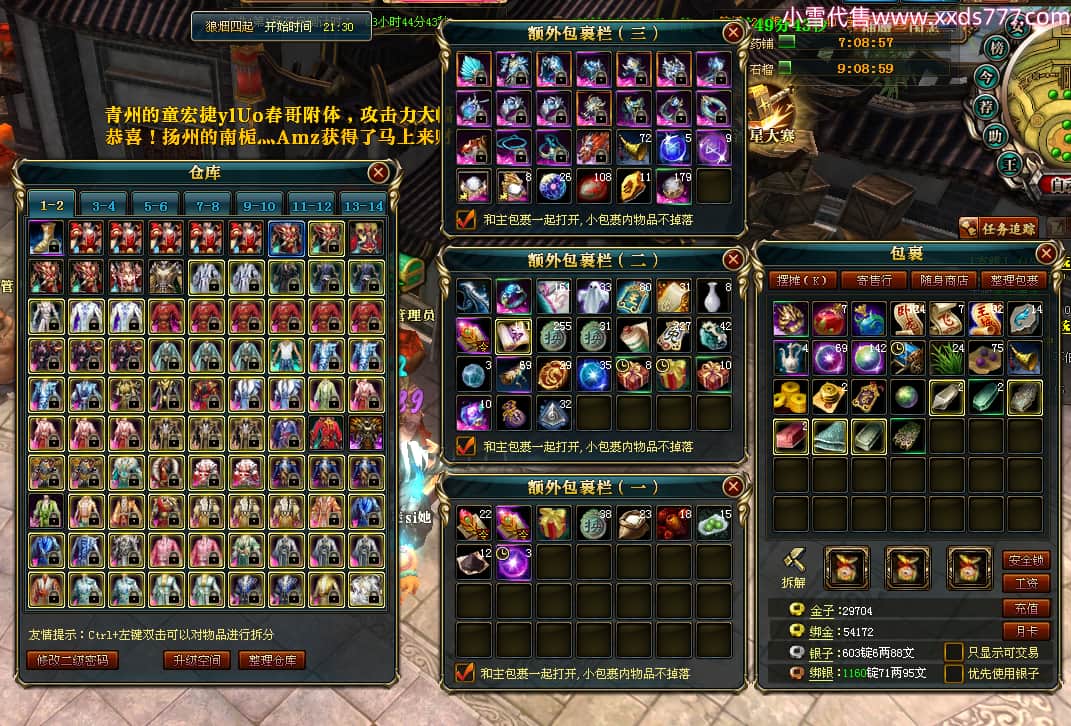Close the 包裹 inventory window

pyautogui.click(x=1046, y=253)
